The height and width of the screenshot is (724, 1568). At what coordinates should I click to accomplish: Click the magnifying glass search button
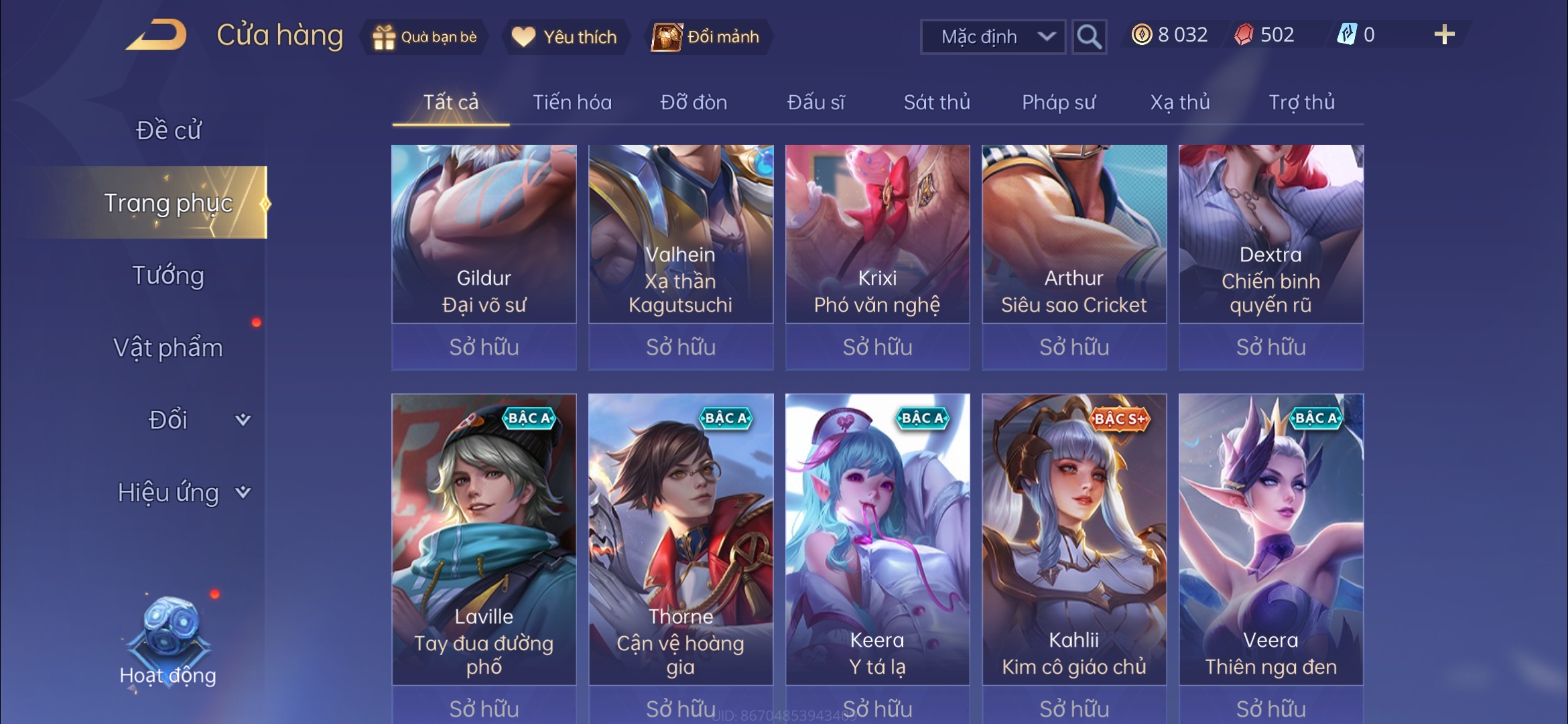pos(1088,37)
